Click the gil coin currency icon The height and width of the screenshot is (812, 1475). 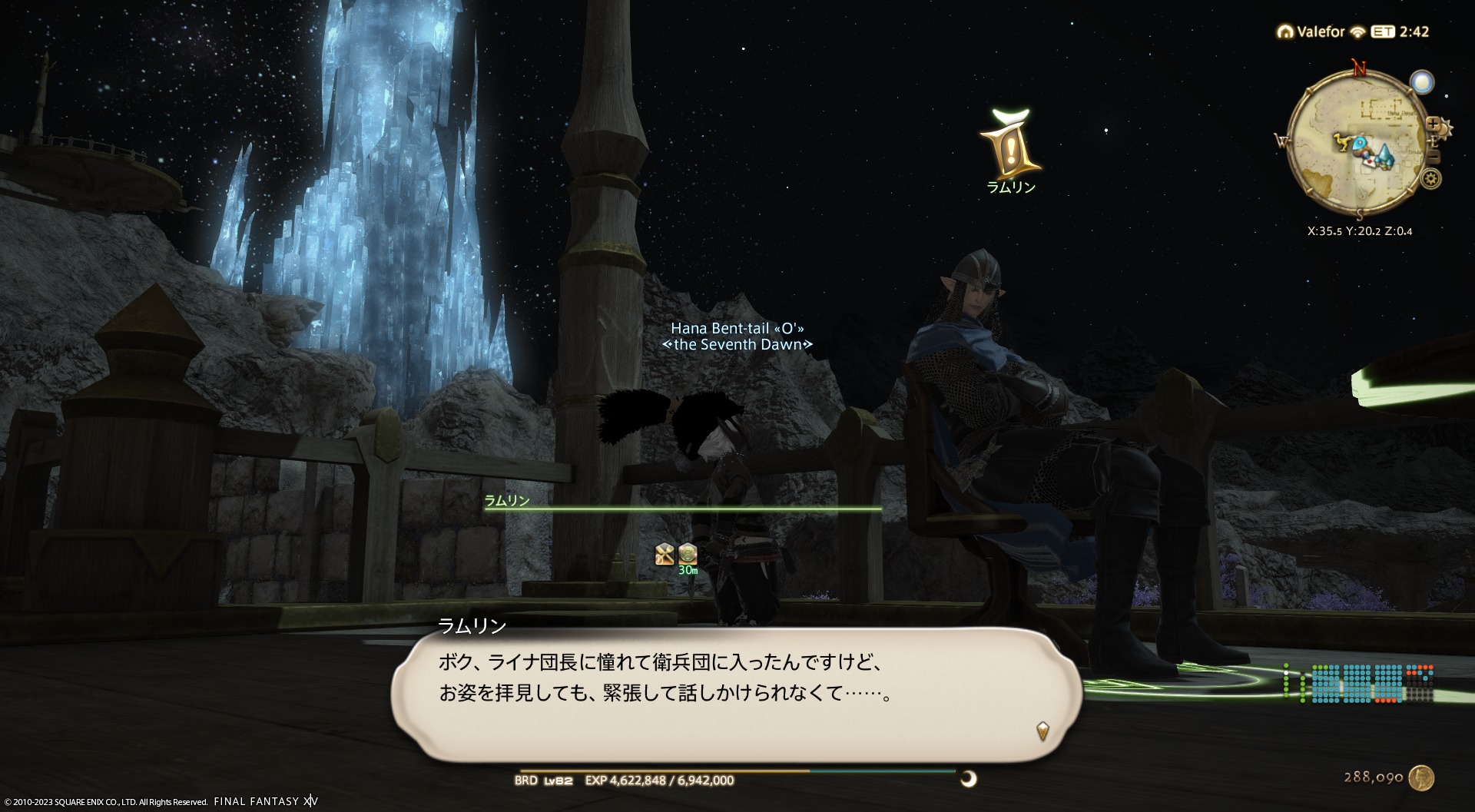[x=1422, y=777]
